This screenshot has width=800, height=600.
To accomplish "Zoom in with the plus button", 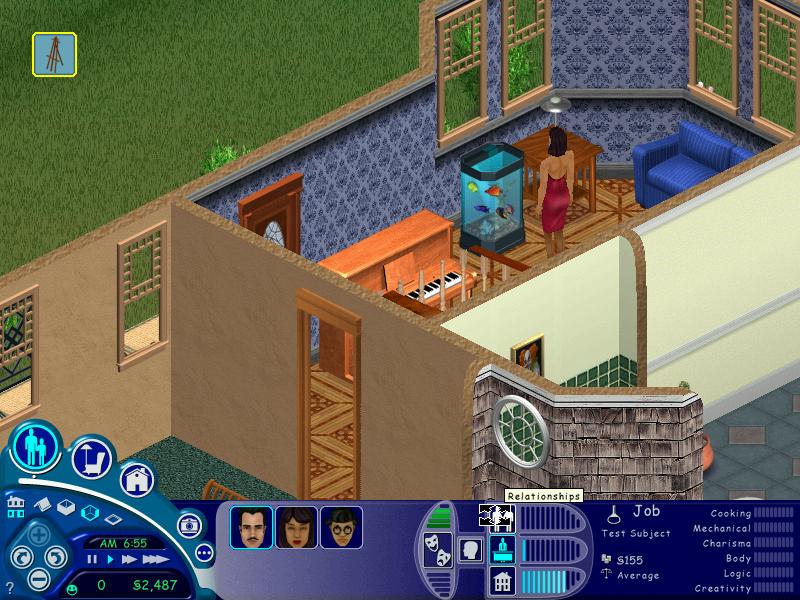I will [x=36, y=534].
